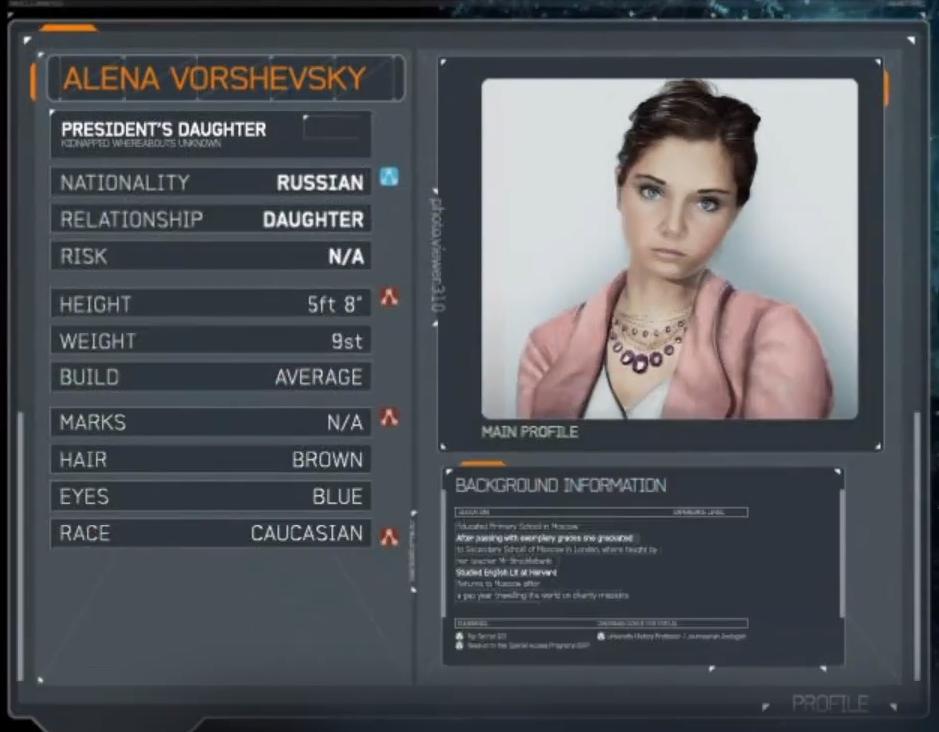Click the Profile label in the bottom corner

coord(829,704)
